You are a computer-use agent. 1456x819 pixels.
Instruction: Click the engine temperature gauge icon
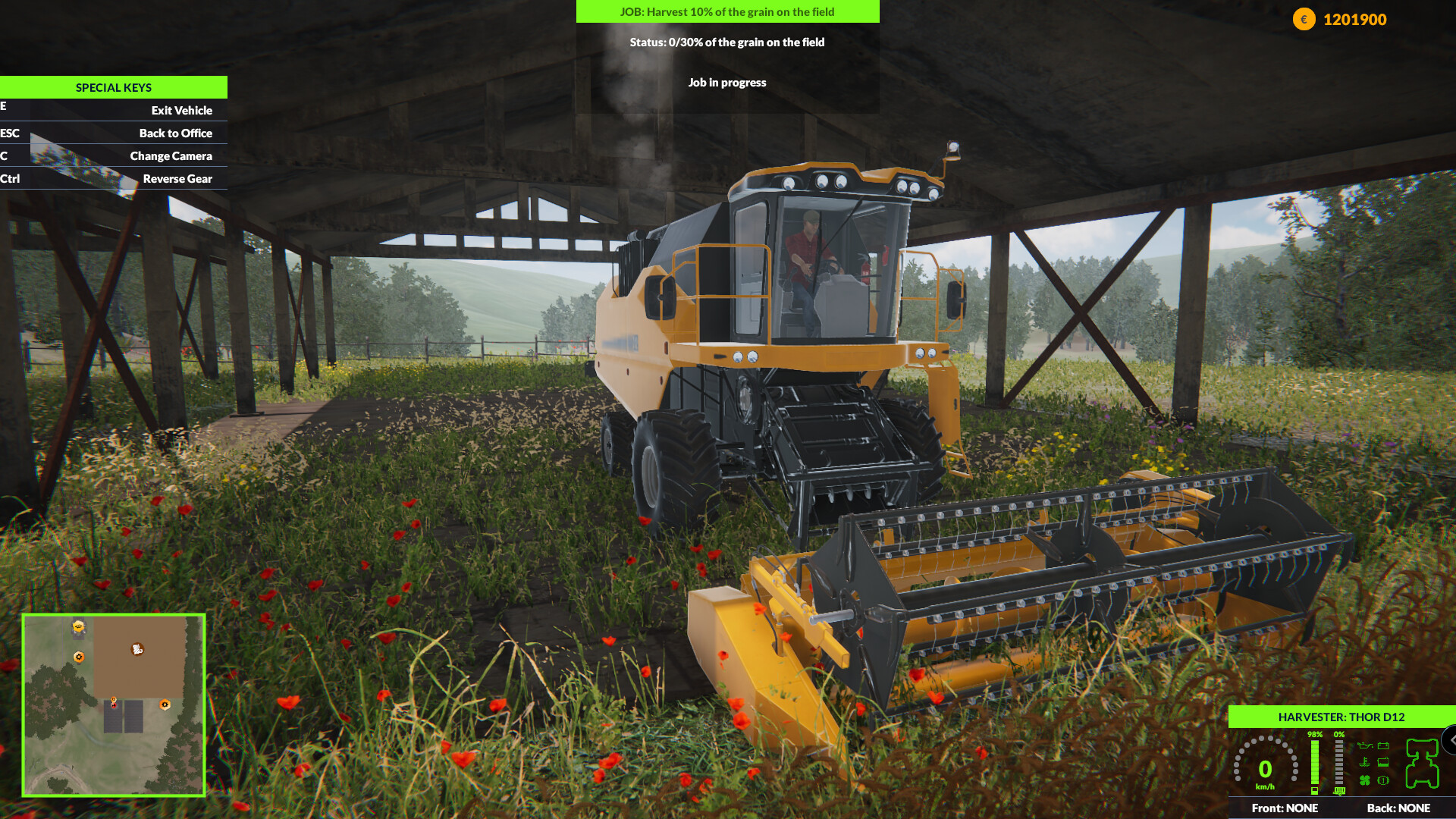(x=1365, y=762)
